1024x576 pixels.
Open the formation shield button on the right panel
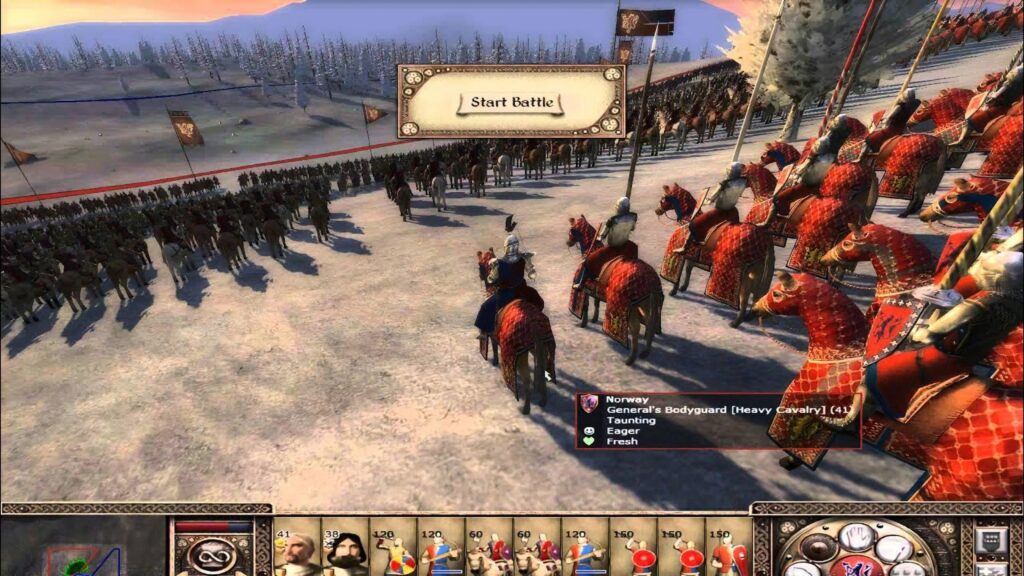pos(992,541)
